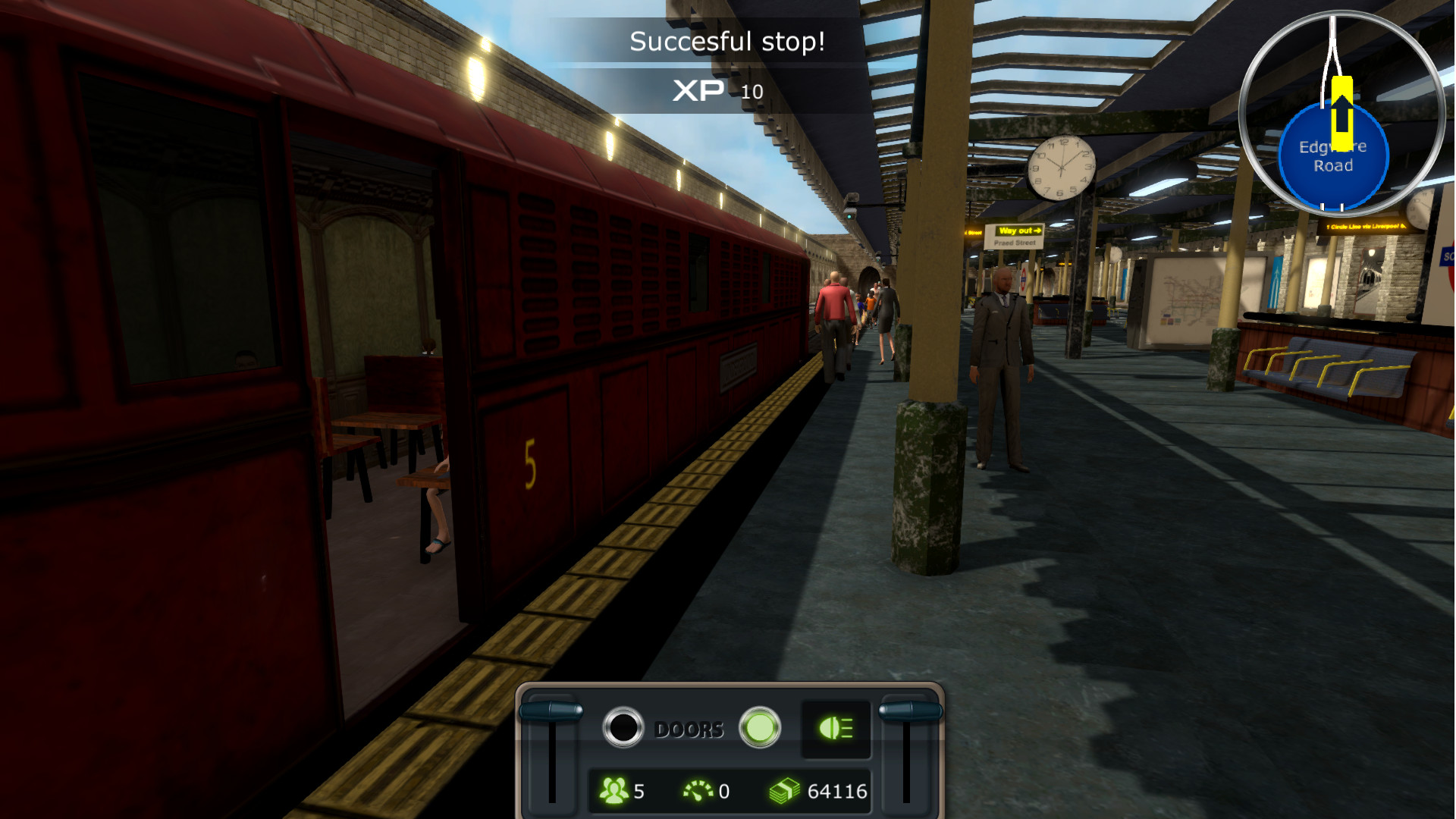1456x819 pixels.
Task: Enable the headlight switch on the dashboard
Action: [x=835, y=729]
